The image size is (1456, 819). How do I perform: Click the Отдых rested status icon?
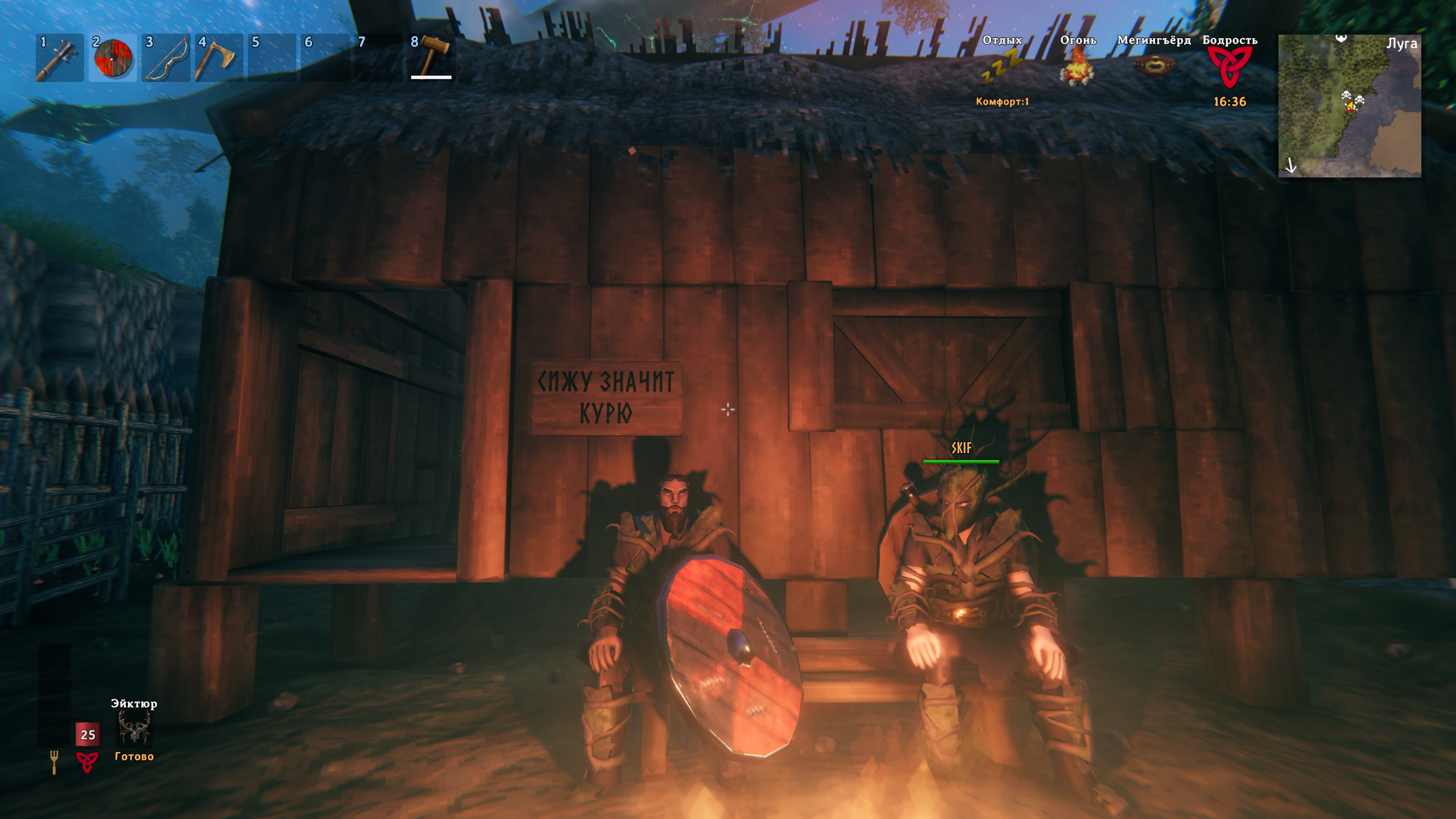pyautogui.click(x=1002, y=65)
